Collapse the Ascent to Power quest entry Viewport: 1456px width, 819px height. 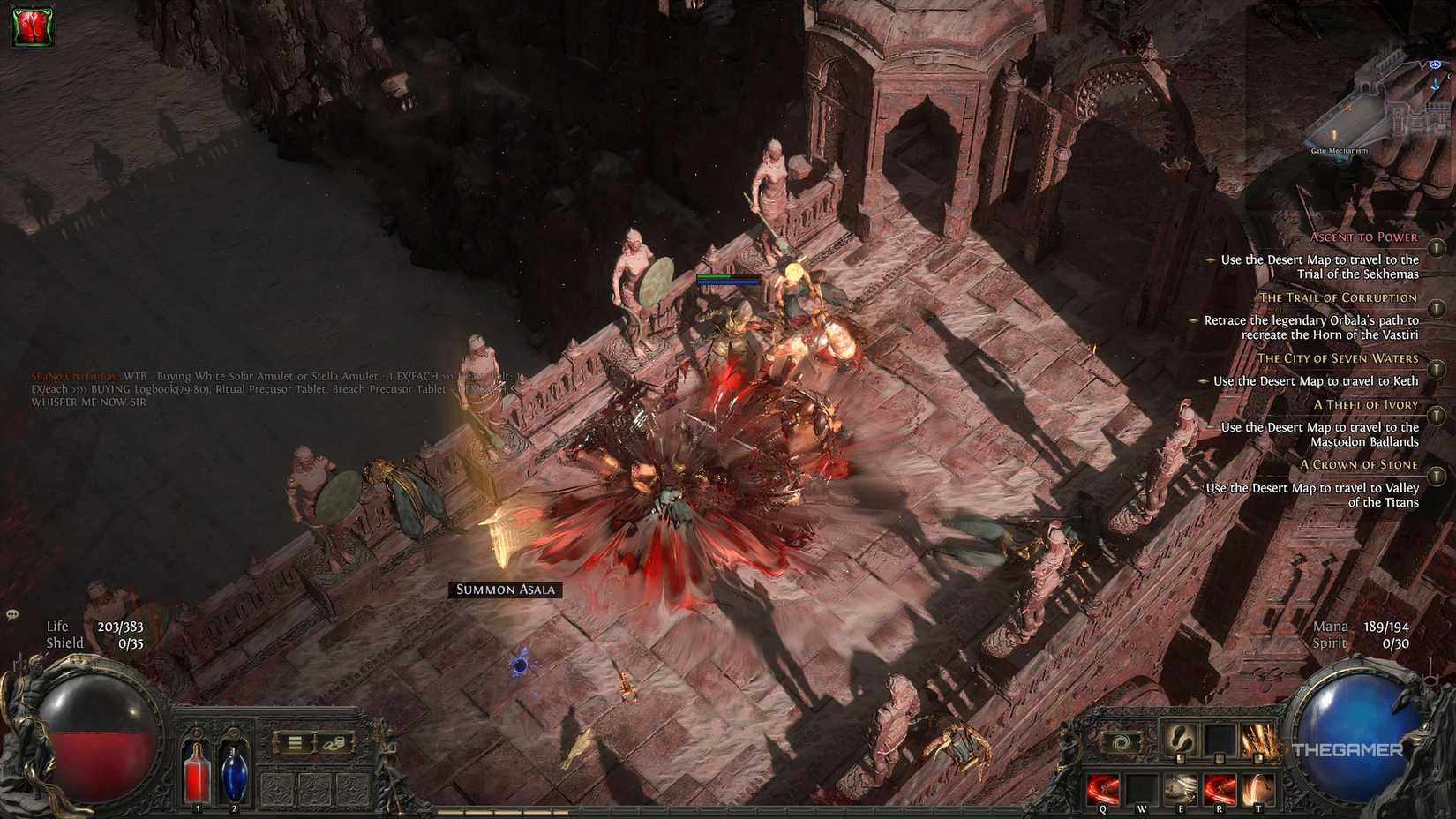[1435, 249]
